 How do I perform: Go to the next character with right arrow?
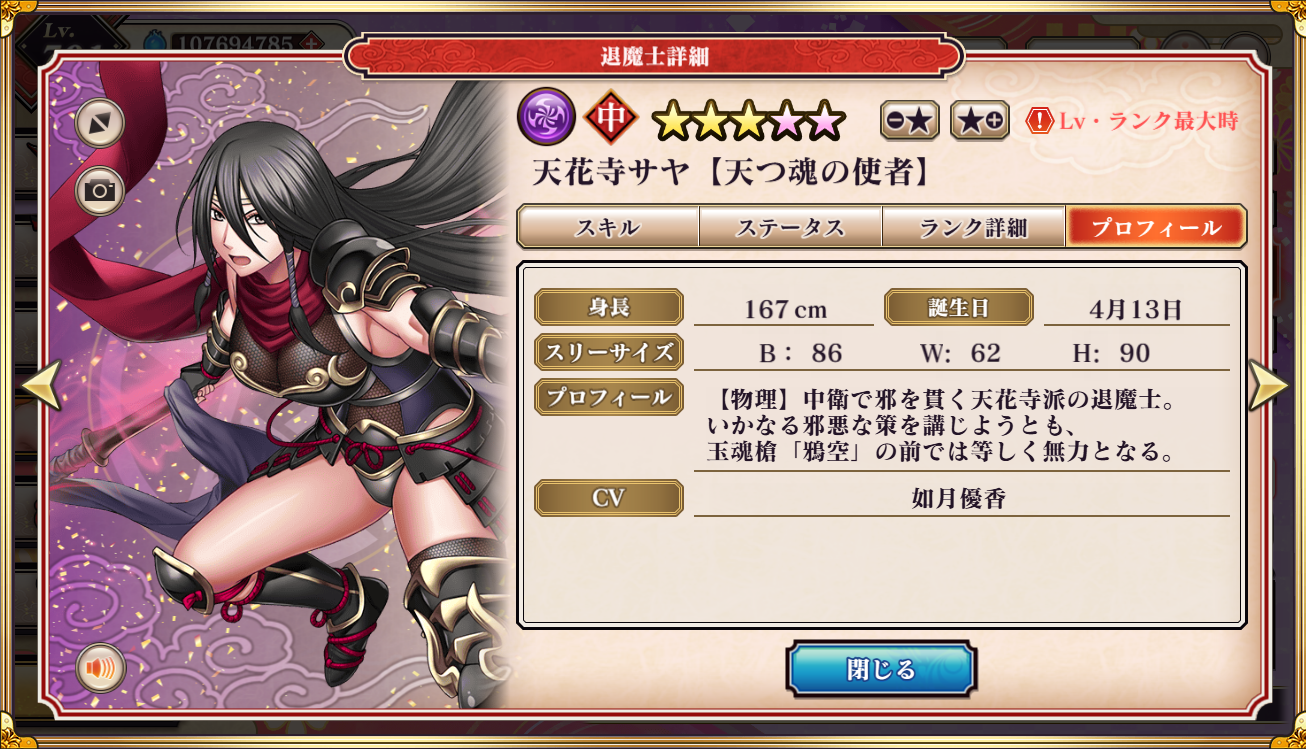(x=1268, y=385)
